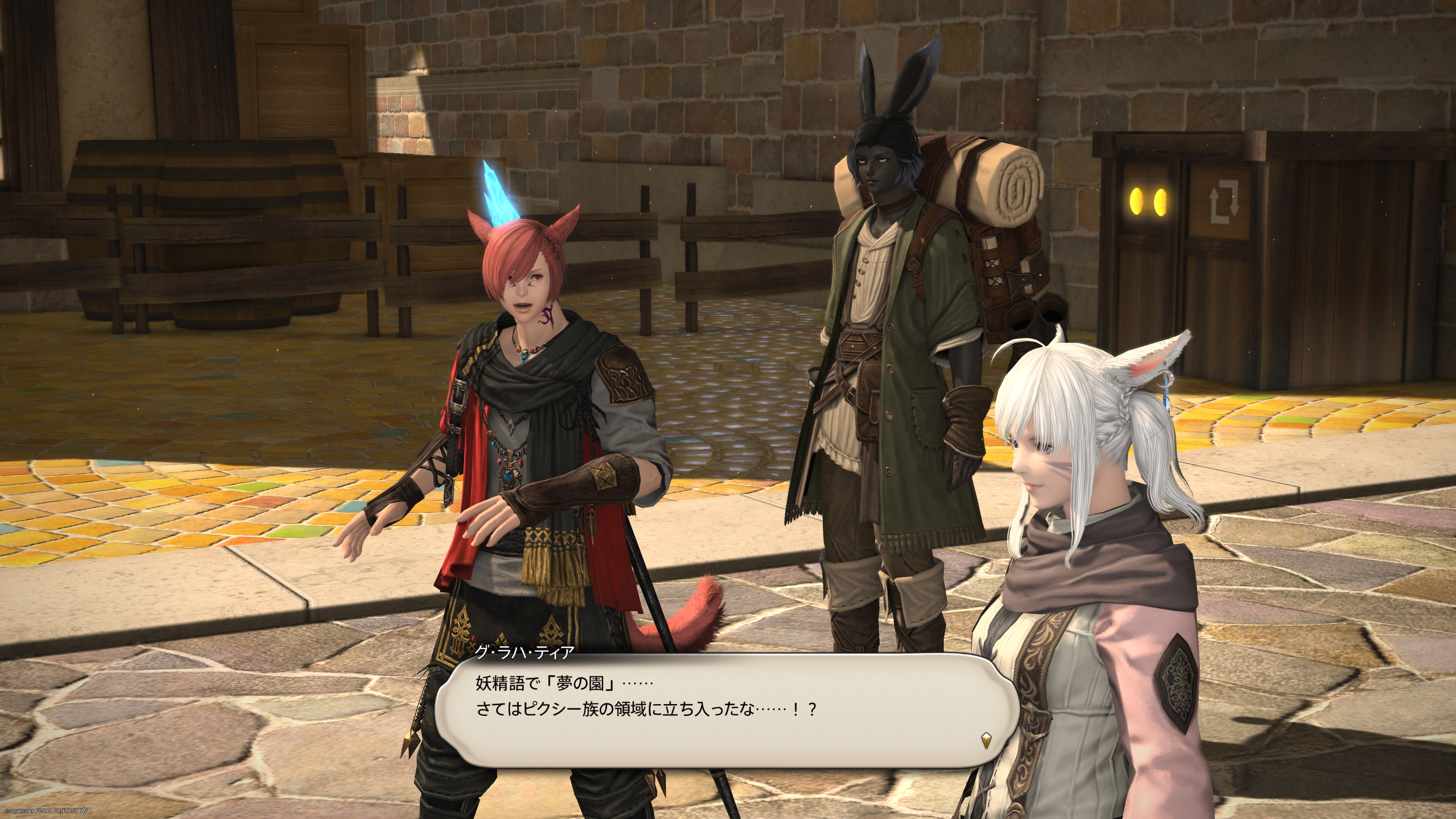1456x819 pixels.
Task: Advance dialogue with the gold arrow indicator
Action: pyautogui.click(x=986, y=739)
